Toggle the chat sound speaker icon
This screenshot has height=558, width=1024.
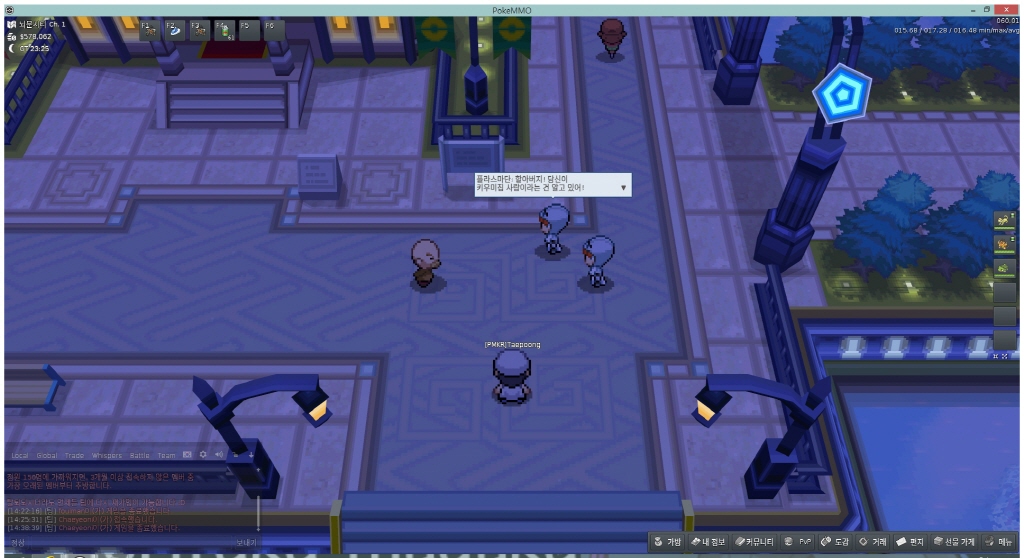pyautogui.click(x=218, y=455)
